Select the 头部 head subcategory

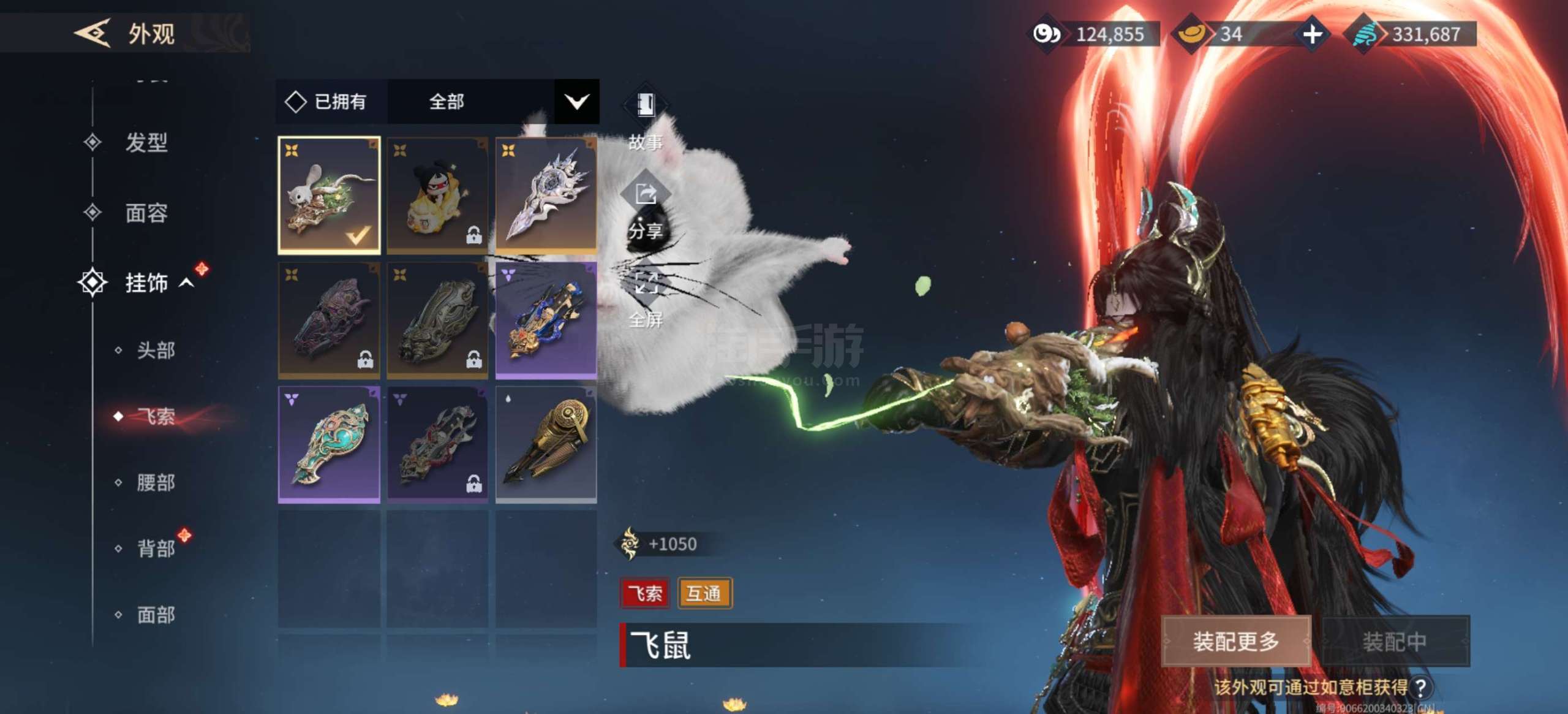[x=156, y=351]
